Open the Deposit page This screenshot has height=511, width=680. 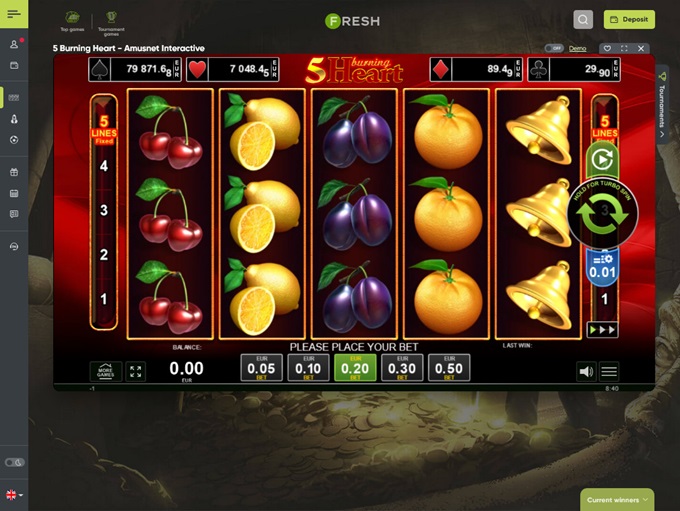629,19
